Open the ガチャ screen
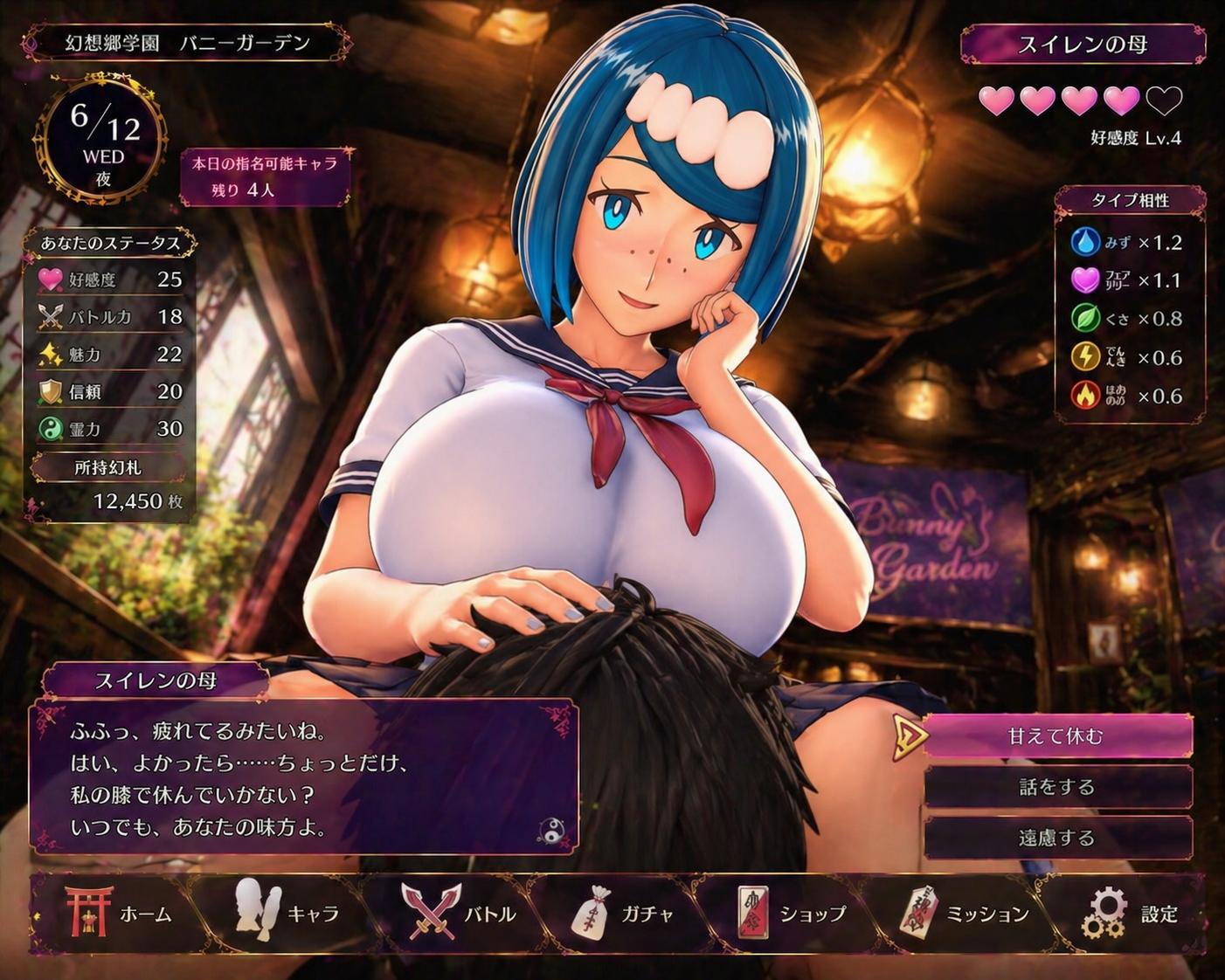 coord(623,914)
